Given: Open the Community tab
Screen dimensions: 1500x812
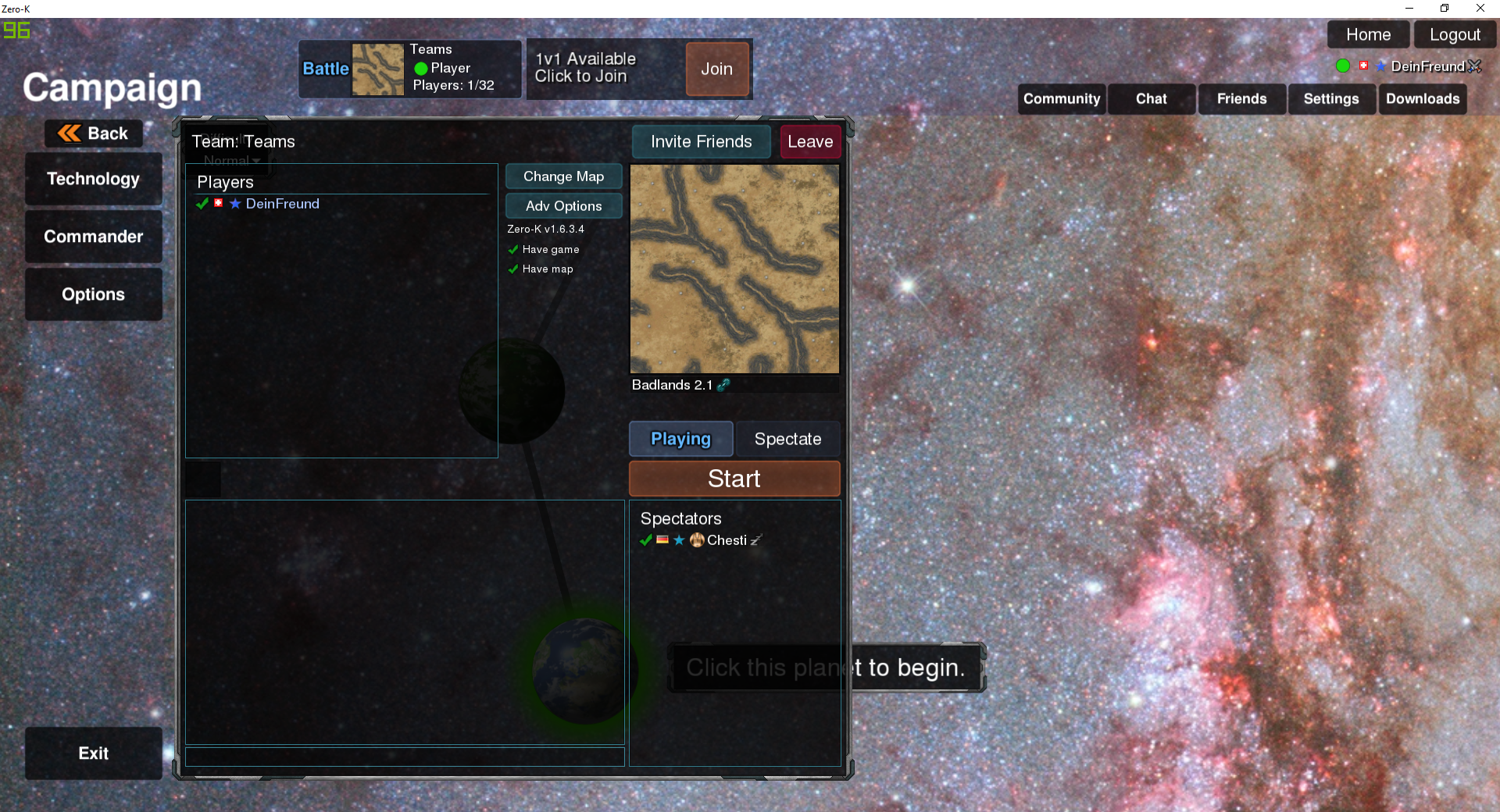Looking at the screenshot, I should tap(1061, 99).
